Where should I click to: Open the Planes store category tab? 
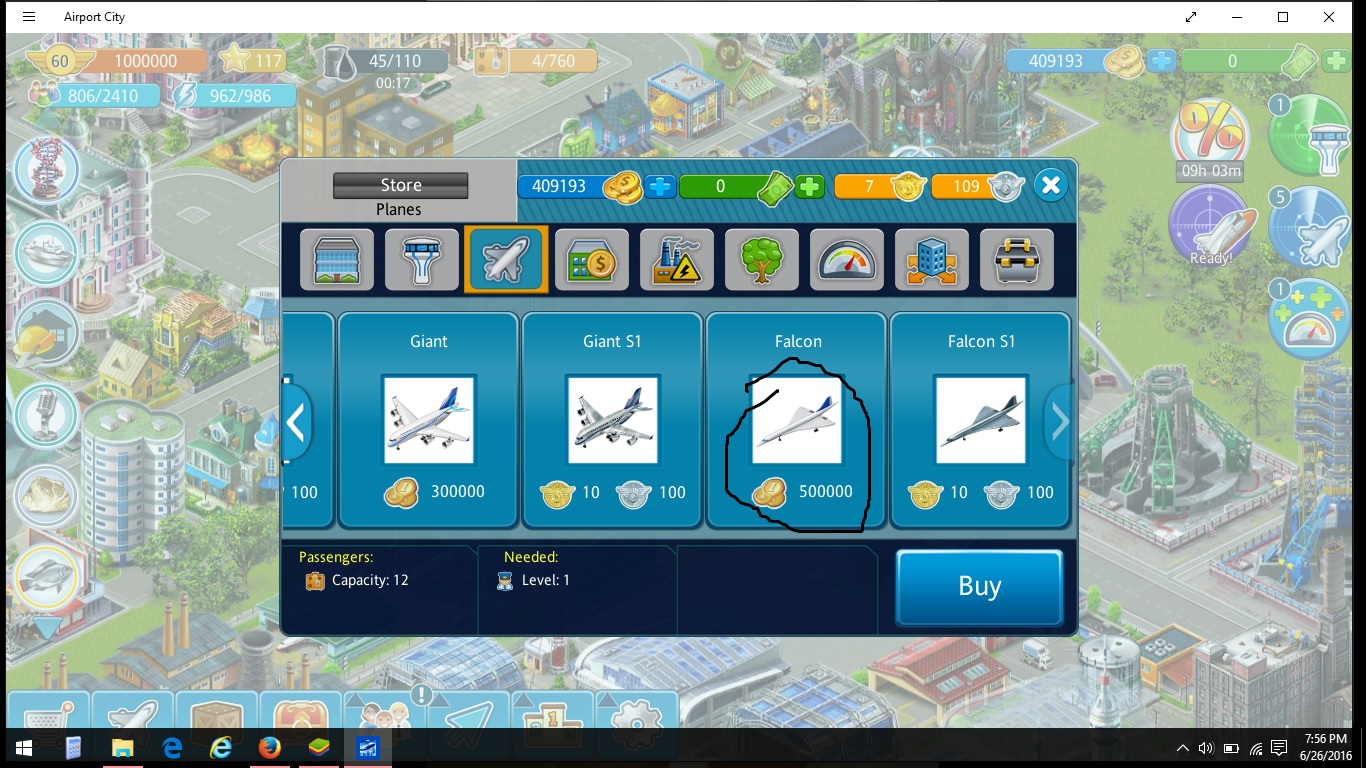point(506,259)
